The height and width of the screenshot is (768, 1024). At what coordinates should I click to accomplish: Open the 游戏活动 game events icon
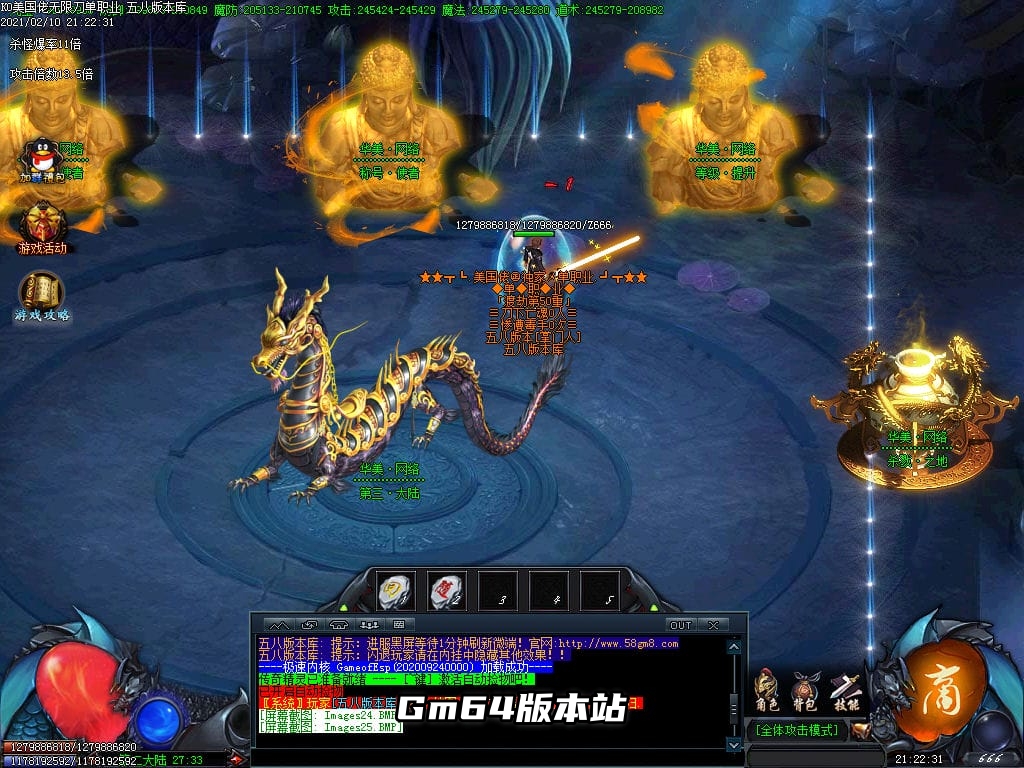tap(42, 224)
